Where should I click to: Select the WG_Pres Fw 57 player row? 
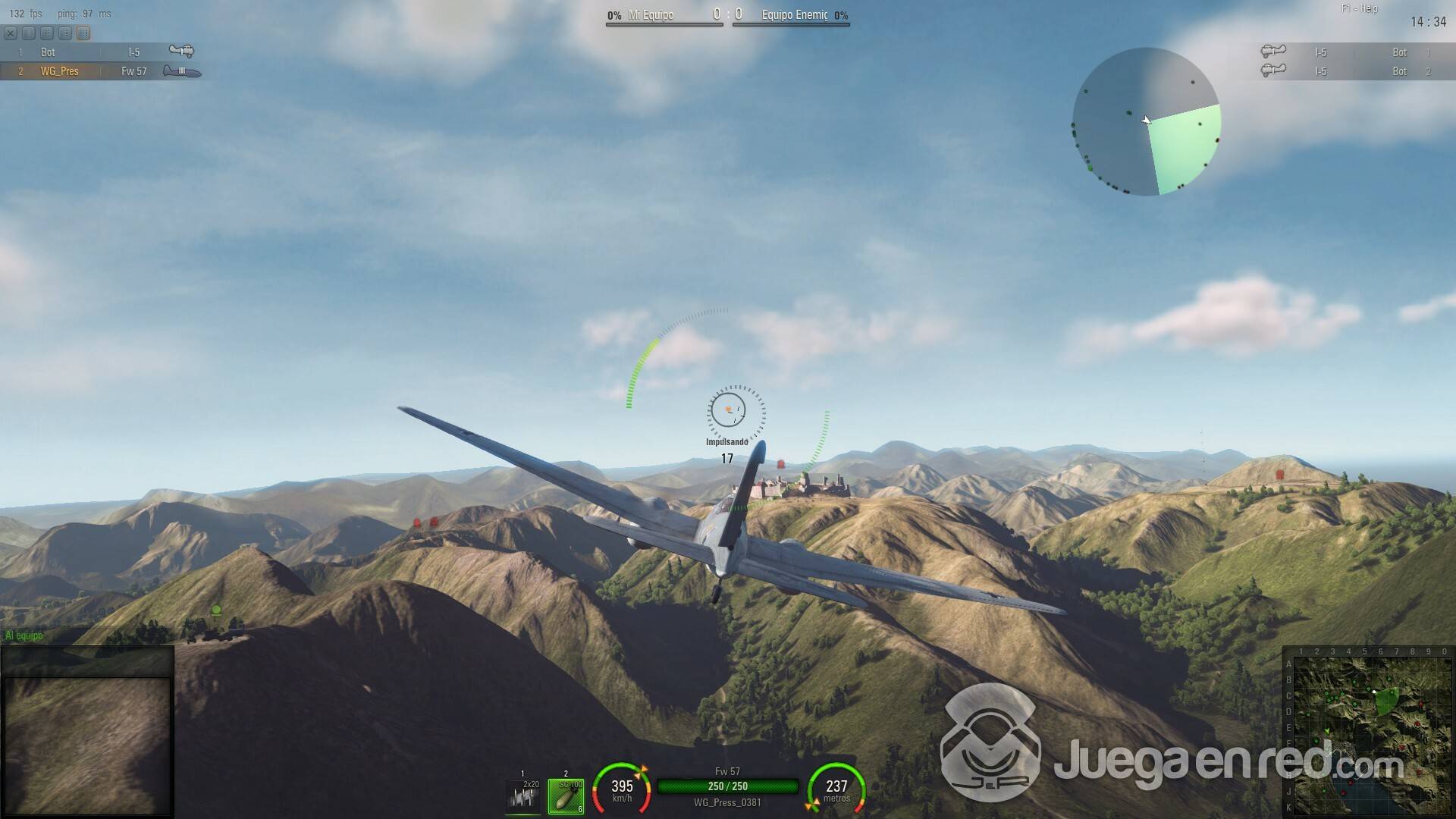click(x=100, y=71)
